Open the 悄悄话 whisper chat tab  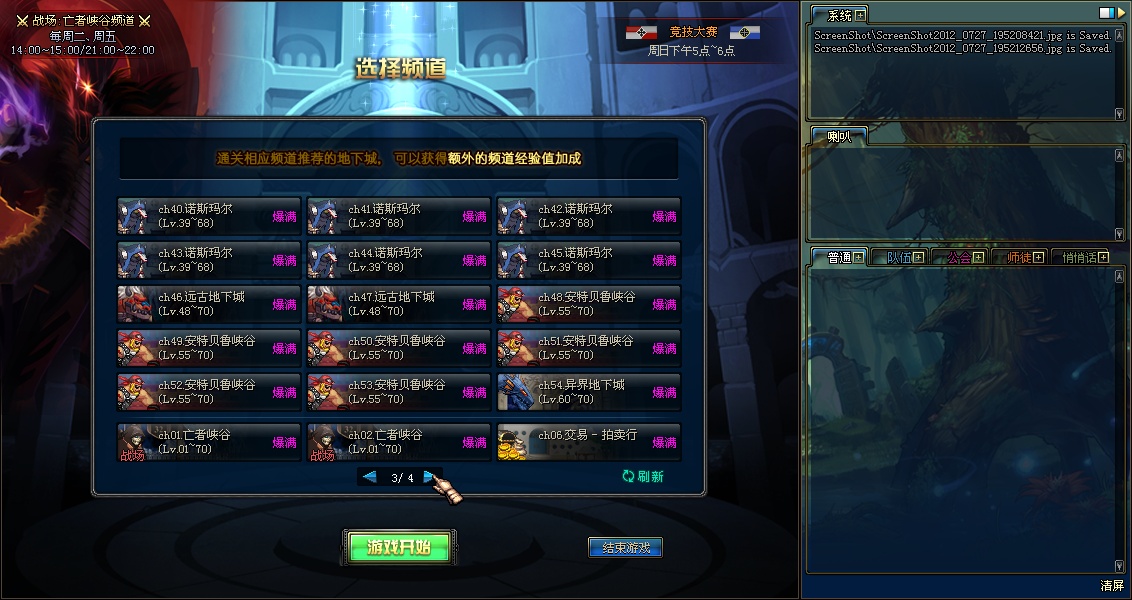(1078, 257)
